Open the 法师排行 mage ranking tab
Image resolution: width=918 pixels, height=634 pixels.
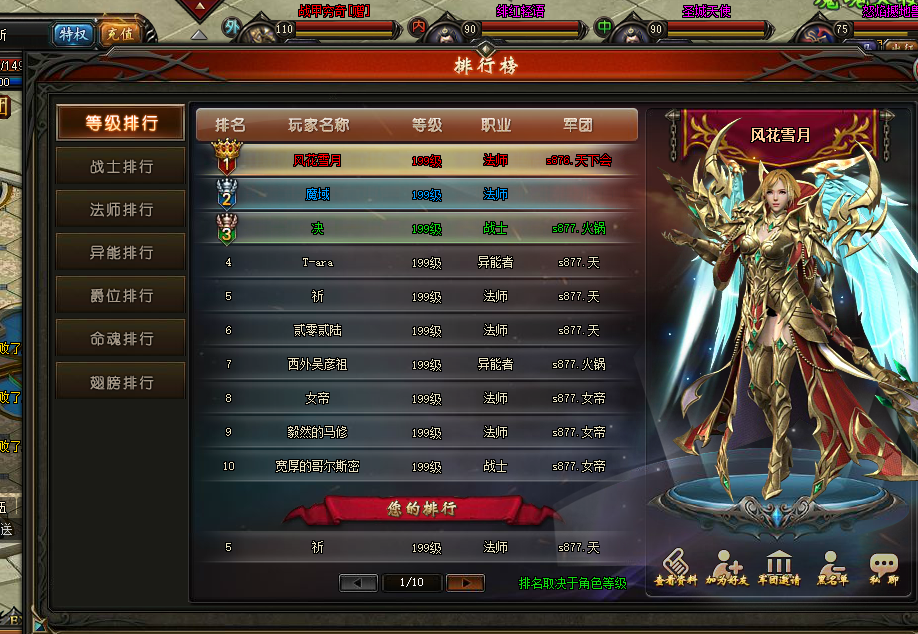pos(121,210)
